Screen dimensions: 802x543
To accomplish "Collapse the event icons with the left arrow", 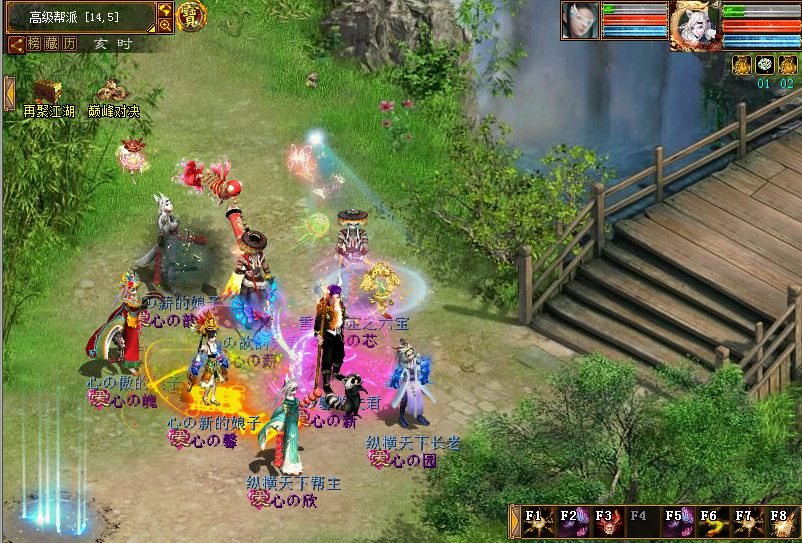I will pyautogui.click(x=9, y=93).
